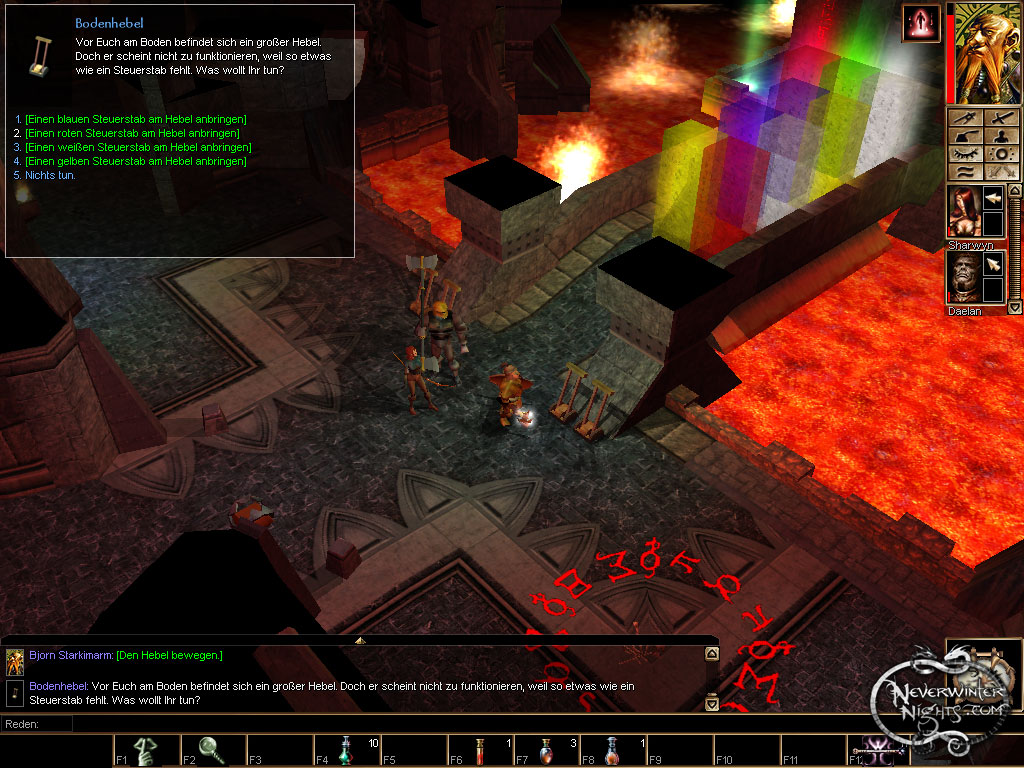Select Daelan's companion portrait

(965, 278)
